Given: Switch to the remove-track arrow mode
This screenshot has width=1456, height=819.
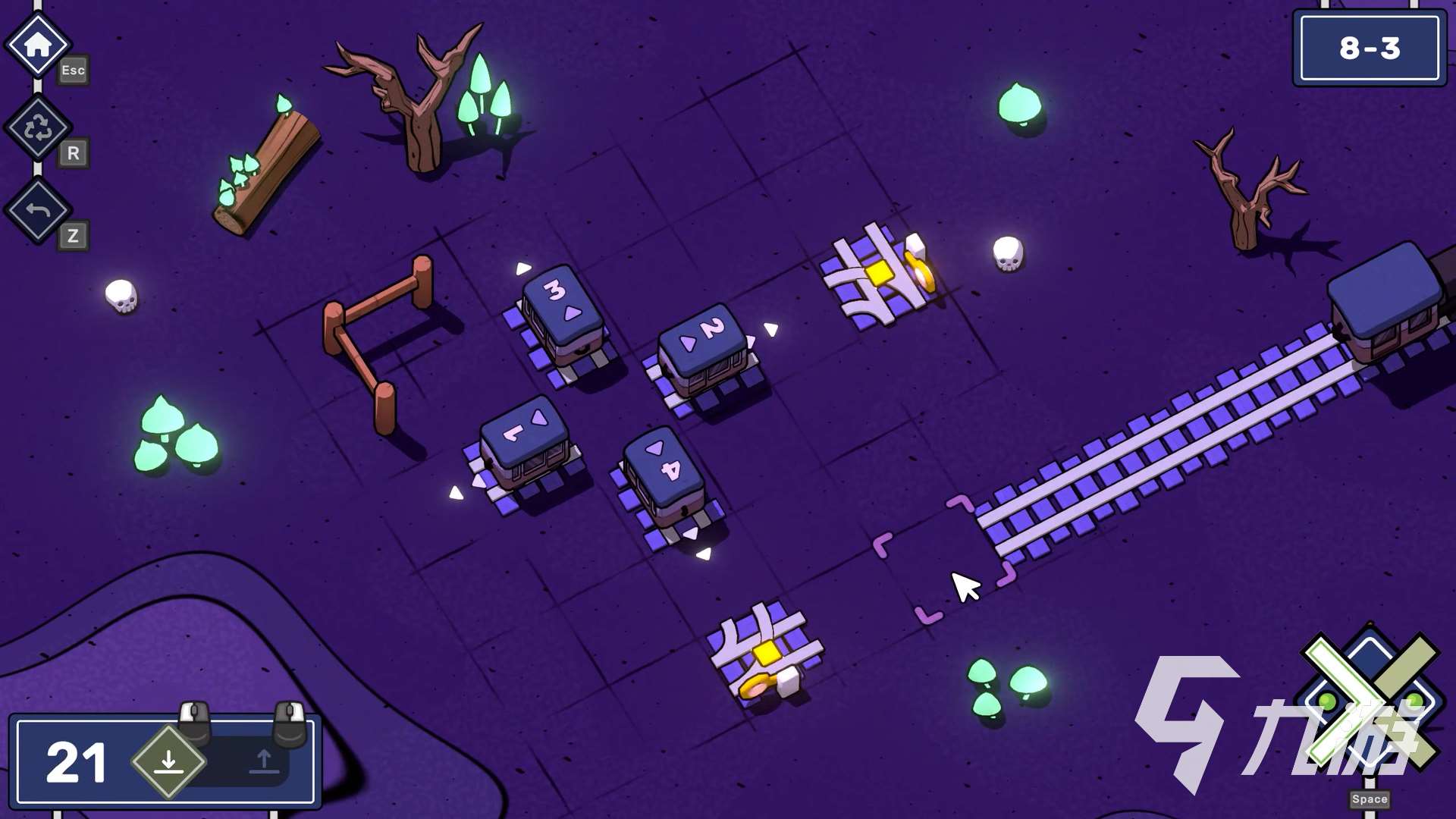Looking at the screenshot, I should [x=264, y=761].
